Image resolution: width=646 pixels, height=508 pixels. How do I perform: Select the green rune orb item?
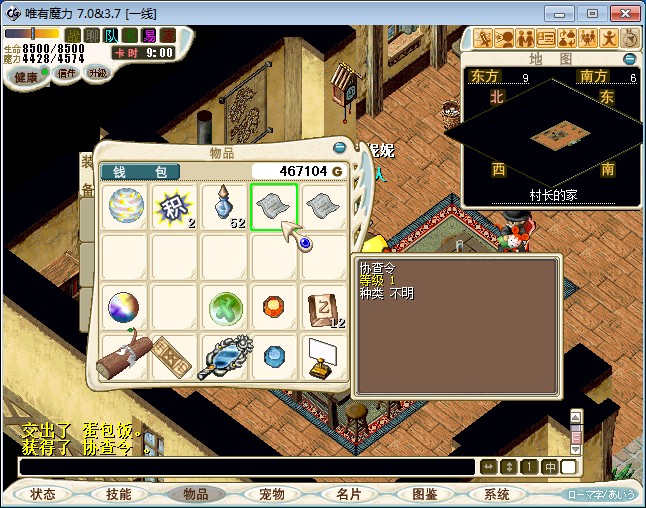[225, 307]
